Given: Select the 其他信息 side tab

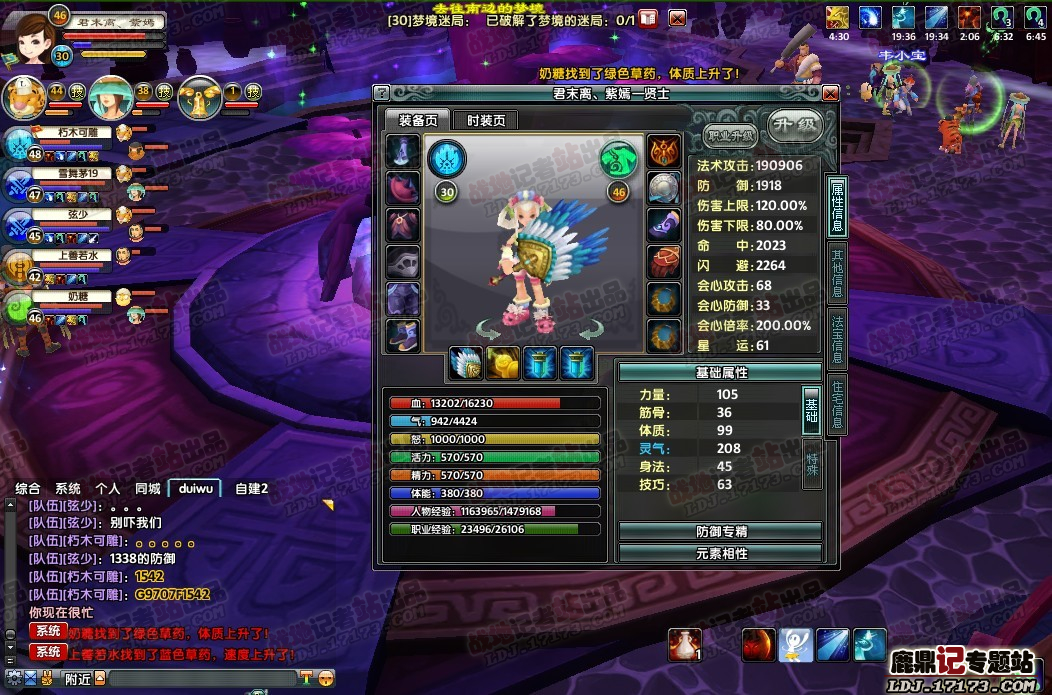Looking at the screenshot, I should coord(838,272).
